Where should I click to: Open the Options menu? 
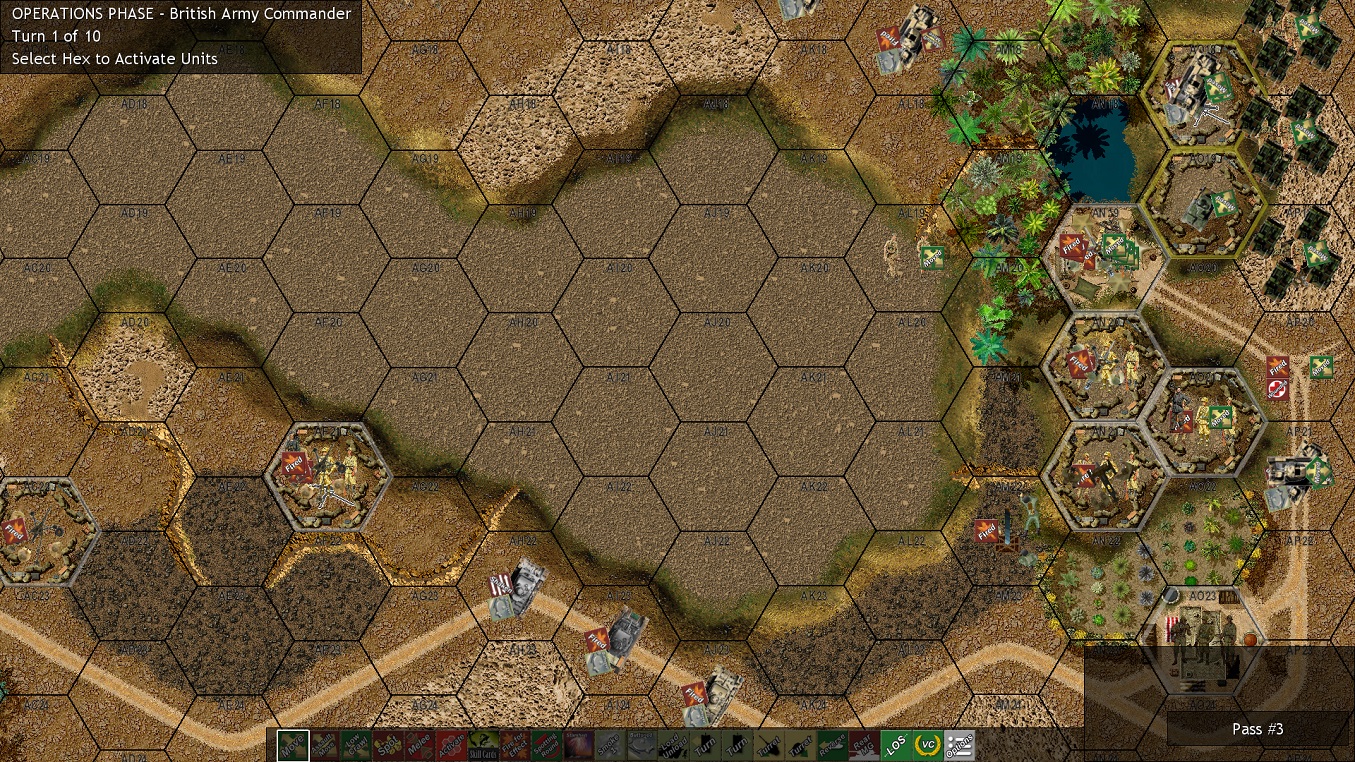pos(962,746)
